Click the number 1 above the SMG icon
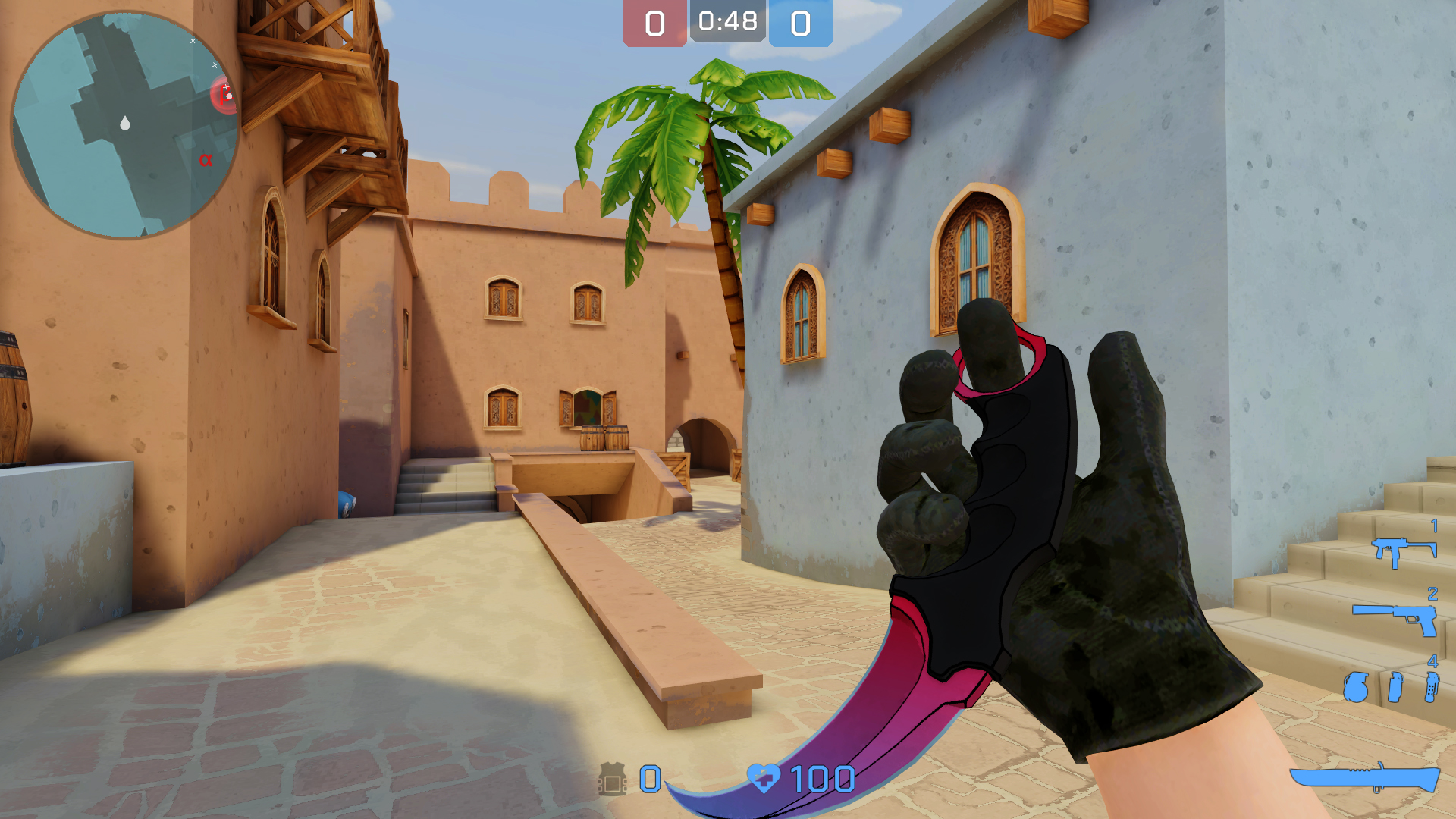1456x819 pixels. (1434, 526)
